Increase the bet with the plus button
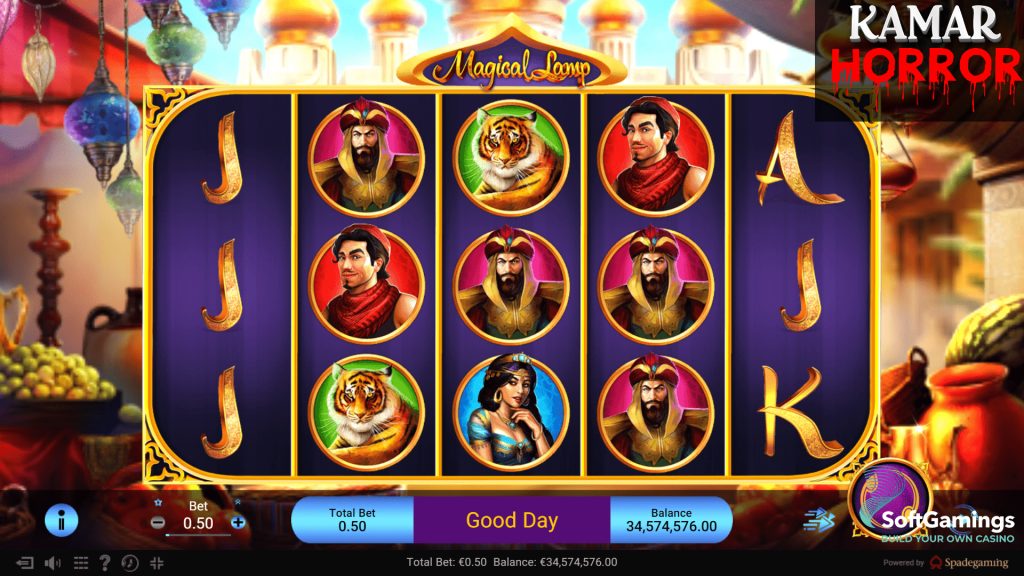 238,522
